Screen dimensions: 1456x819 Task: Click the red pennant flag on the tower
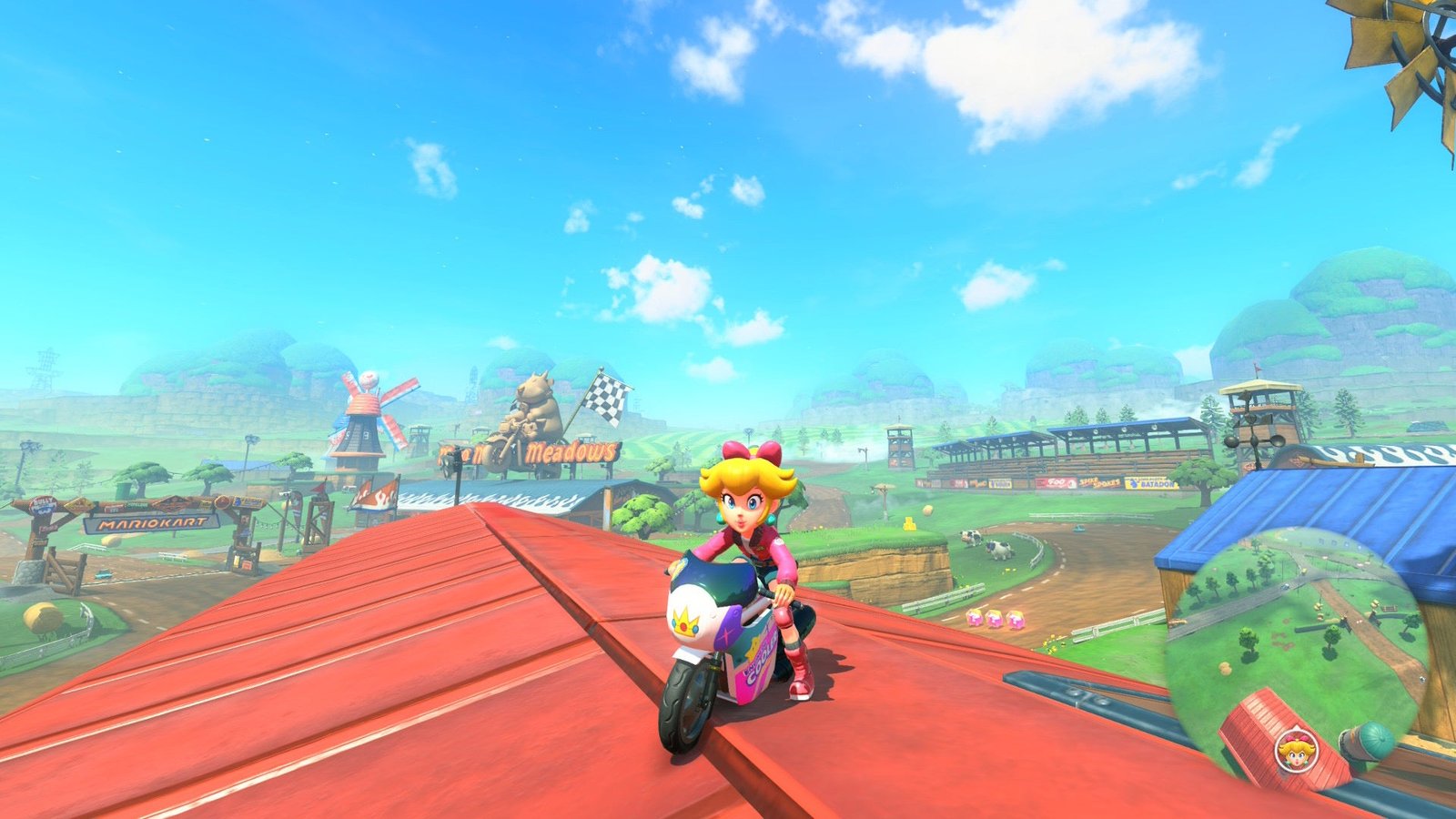[1258, 369]
